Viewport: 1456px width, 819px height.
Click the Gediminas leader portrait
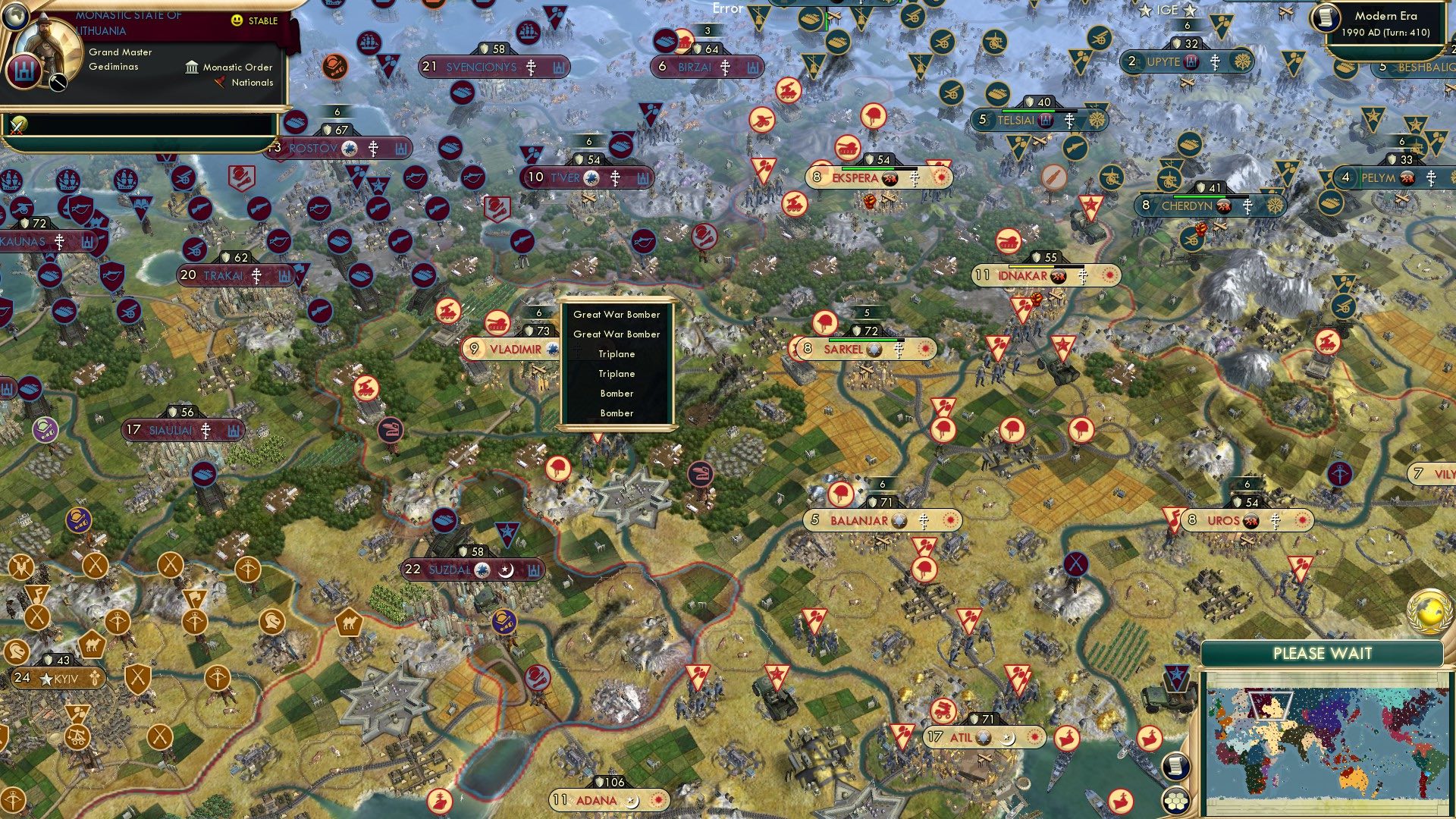point(48,44)
